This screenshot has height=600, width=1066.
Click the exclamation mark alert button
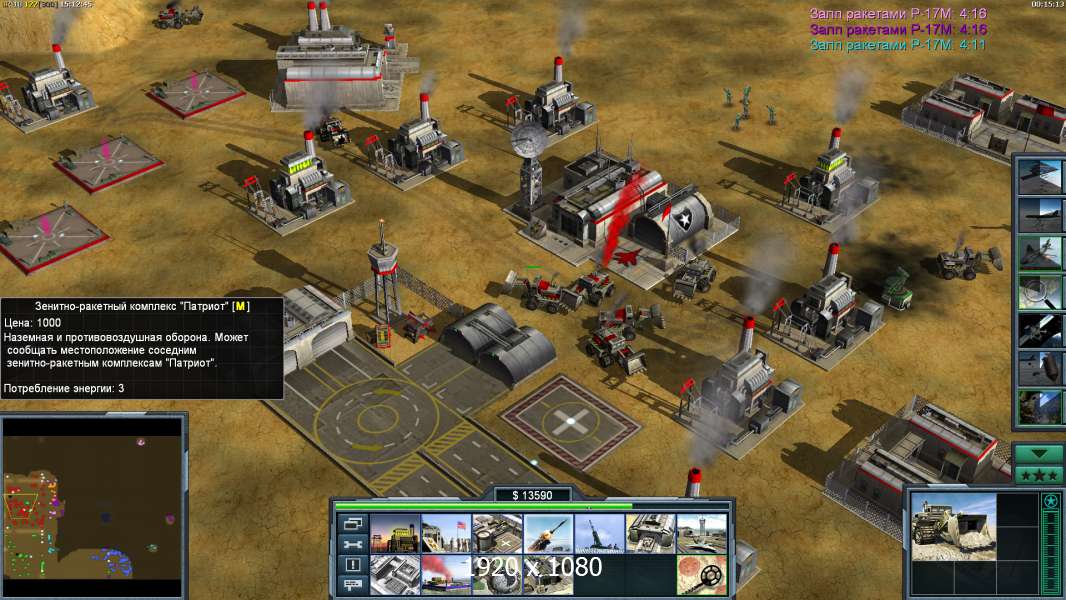pos(353,564)
